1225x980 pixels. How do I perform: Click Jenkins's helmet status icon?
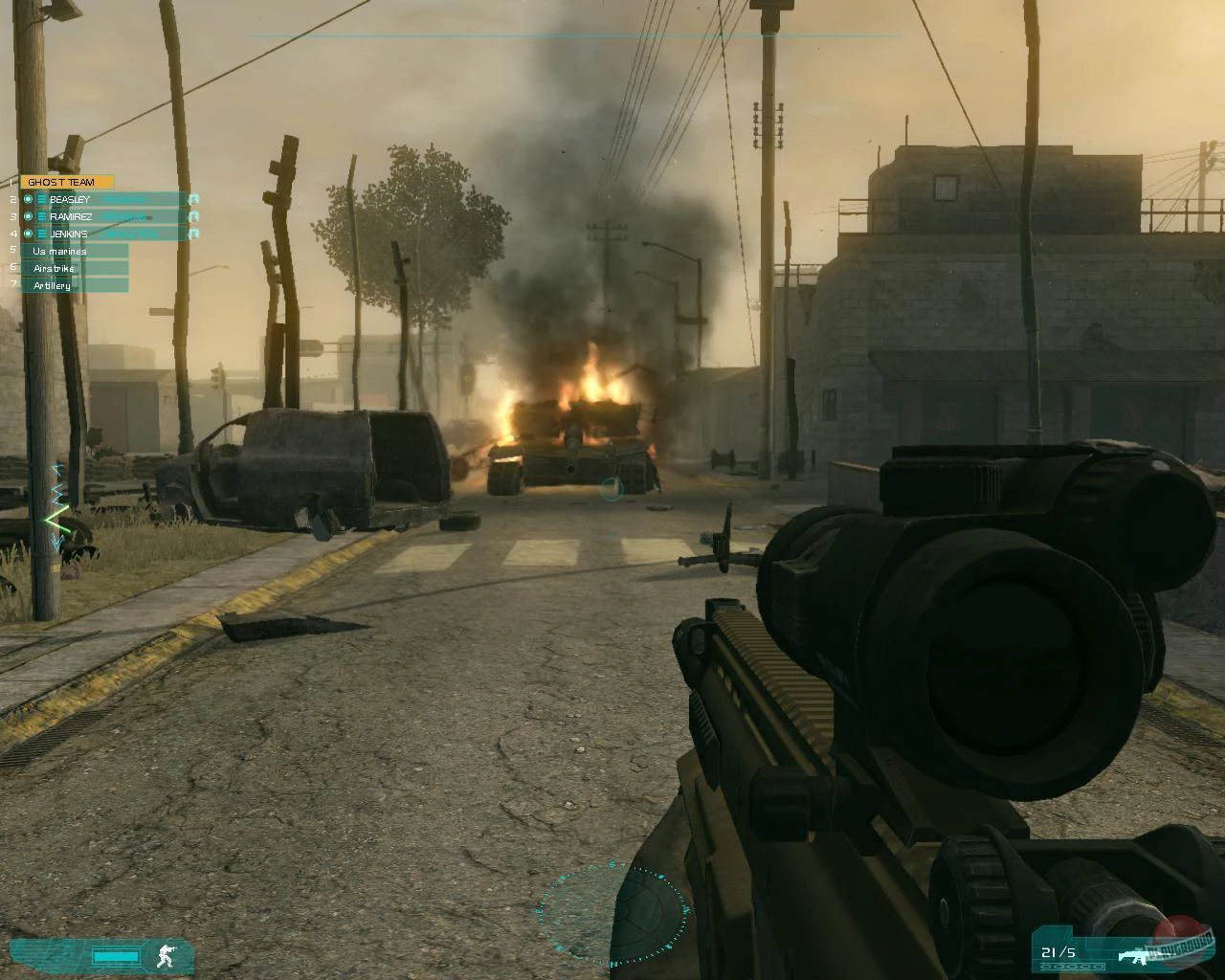click(194, 234)
